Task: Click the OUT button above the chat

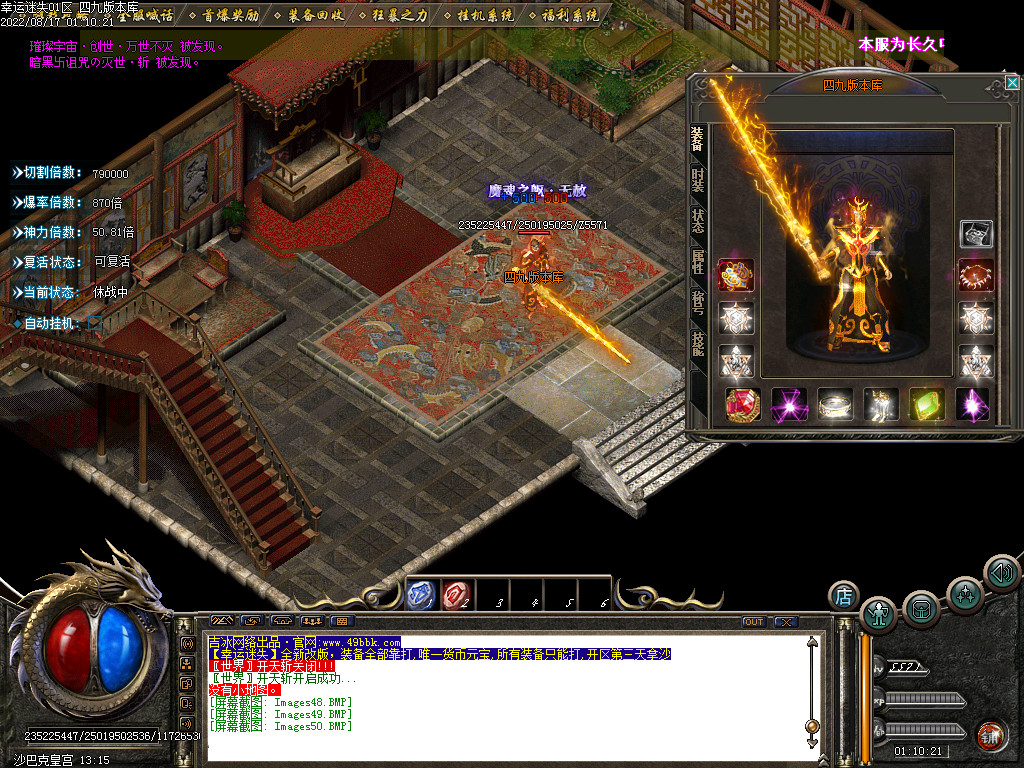Action: coord(753,622)
